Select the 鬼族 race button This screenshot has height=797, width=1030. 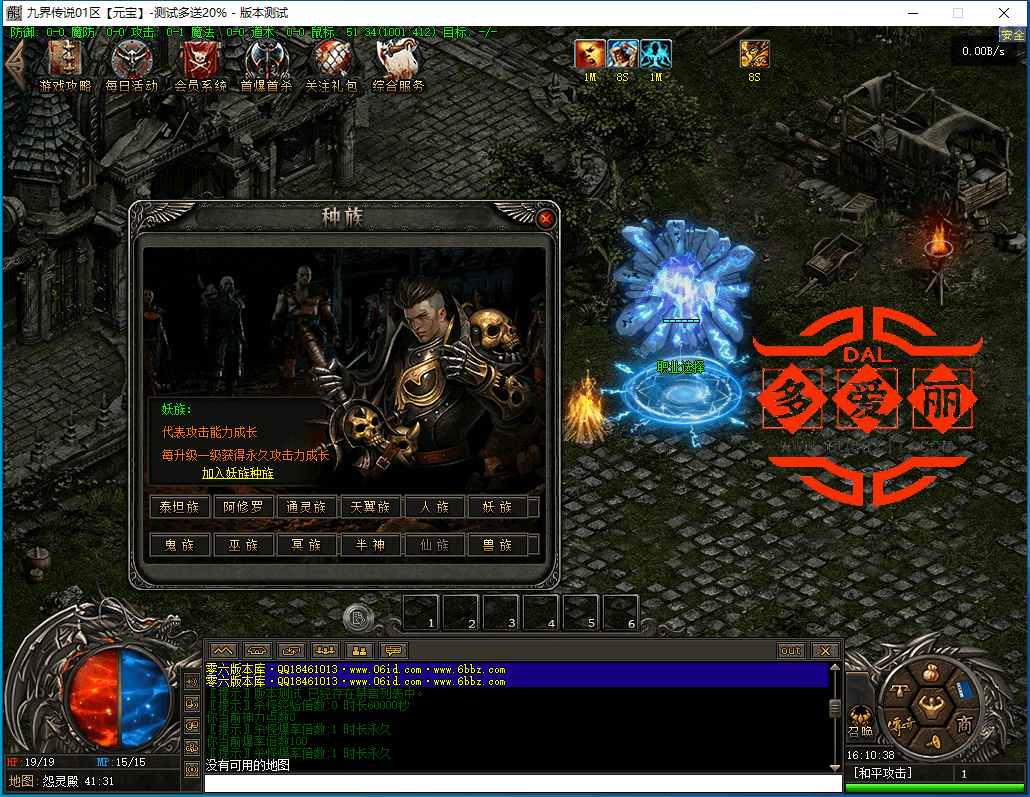tap(179, 545)
